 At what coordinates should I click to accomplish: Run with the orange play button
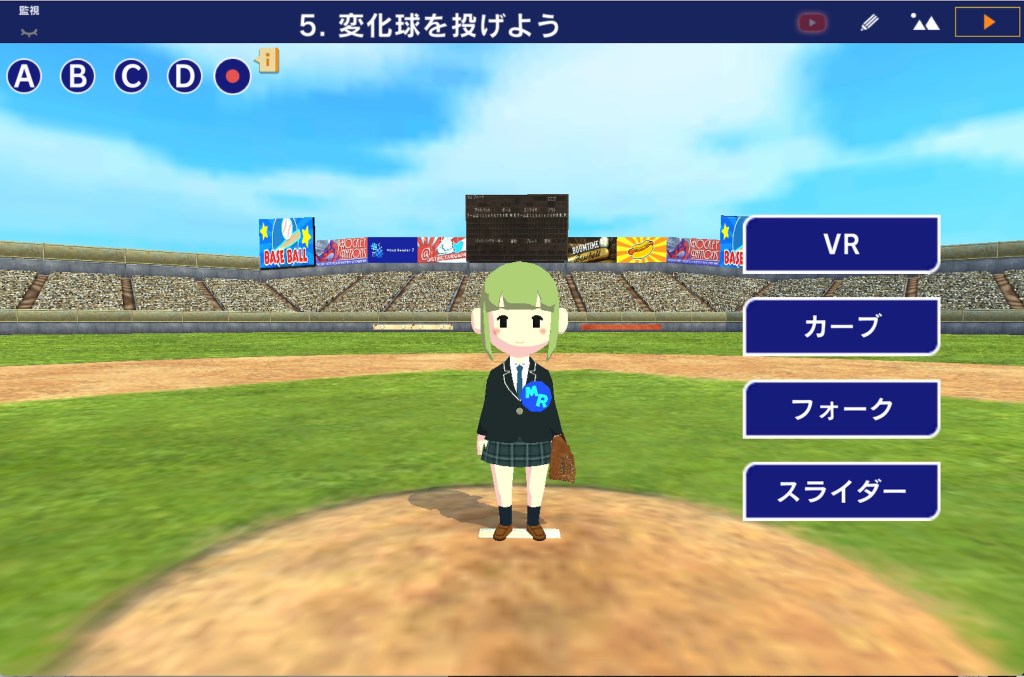tap(988, 22)
